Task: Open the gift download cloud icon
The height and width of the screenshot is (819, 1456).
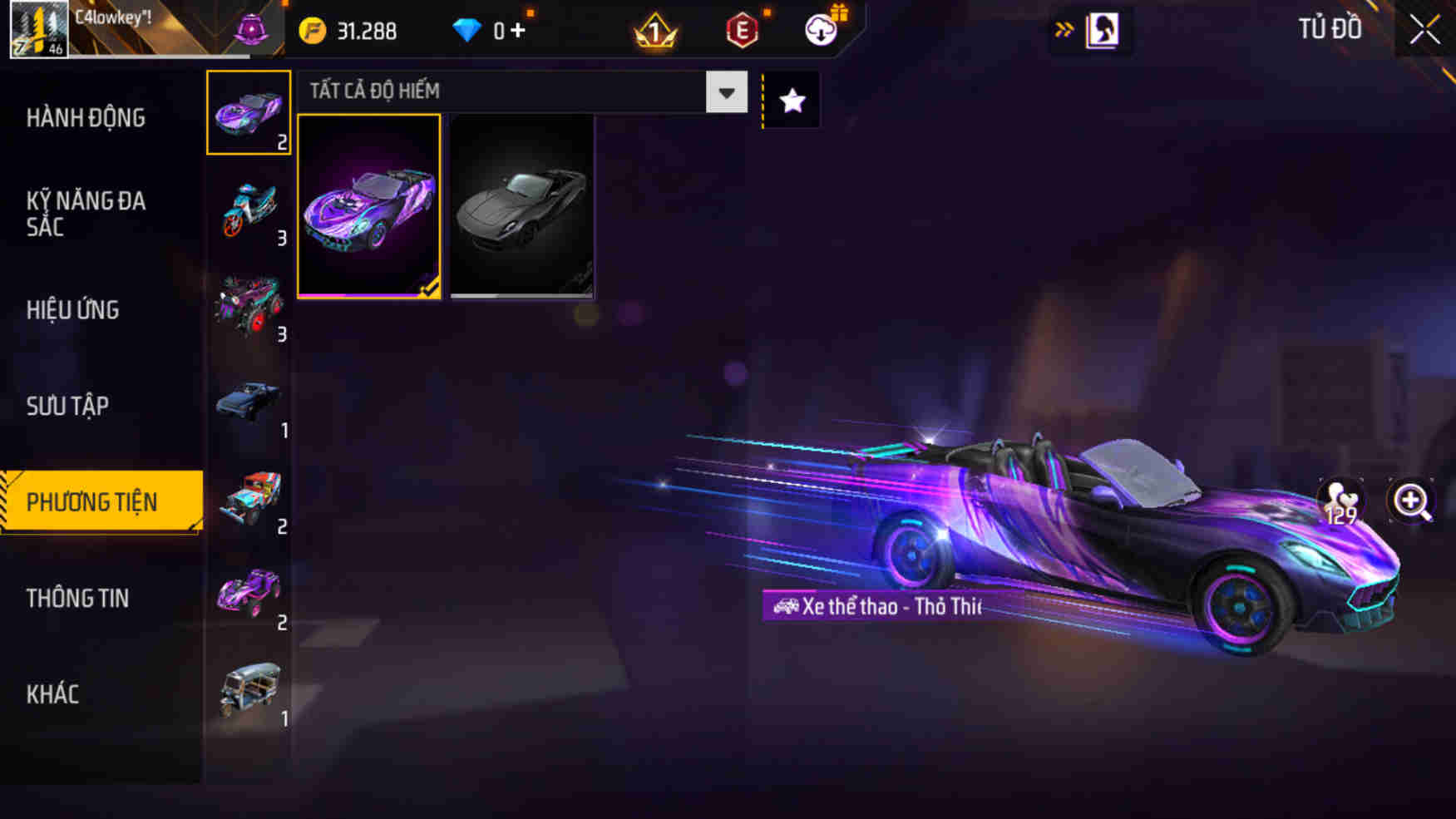Action: tap(819, 30)
